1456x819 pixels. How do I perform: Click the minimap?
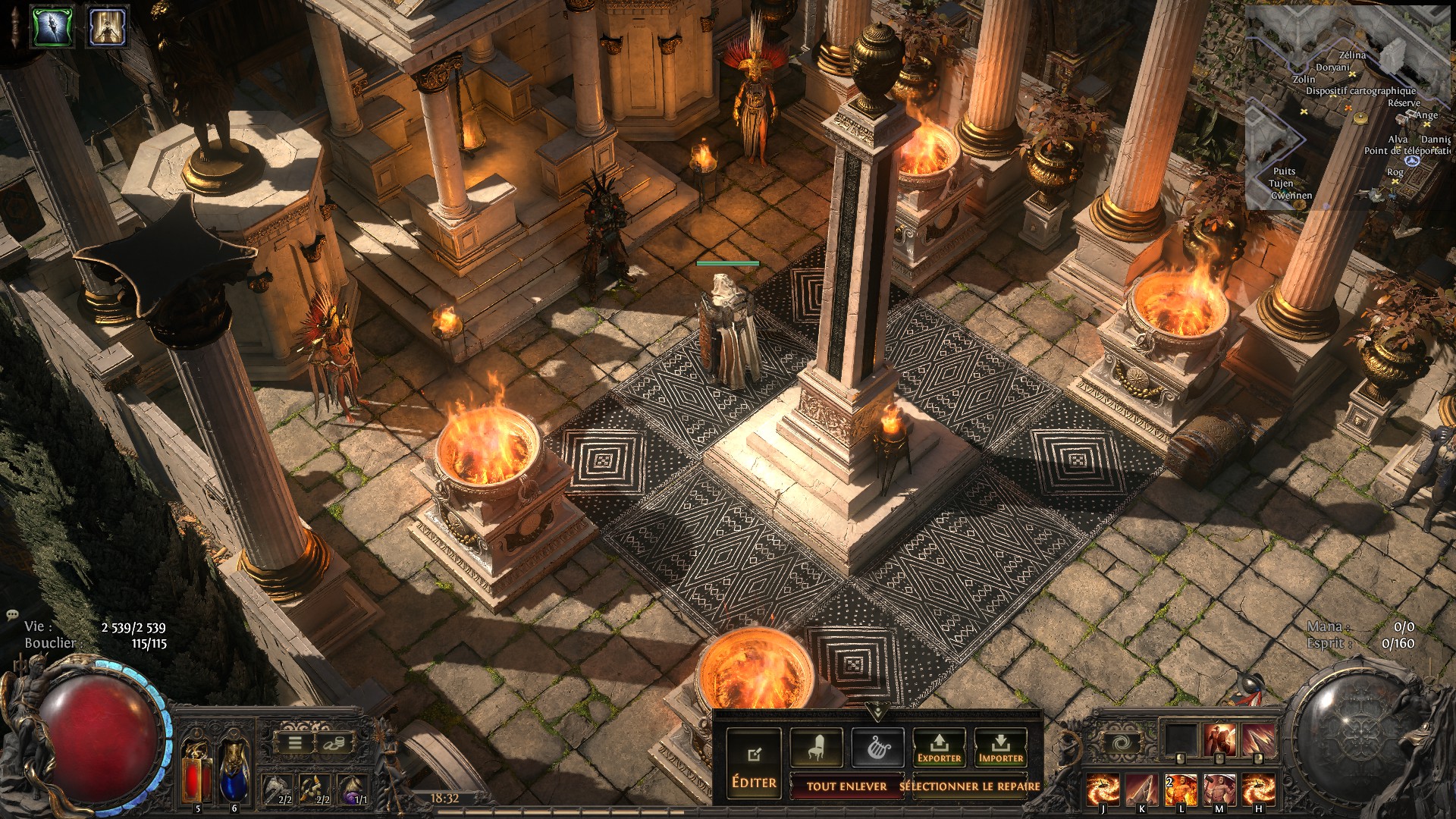pos(1348,106)
